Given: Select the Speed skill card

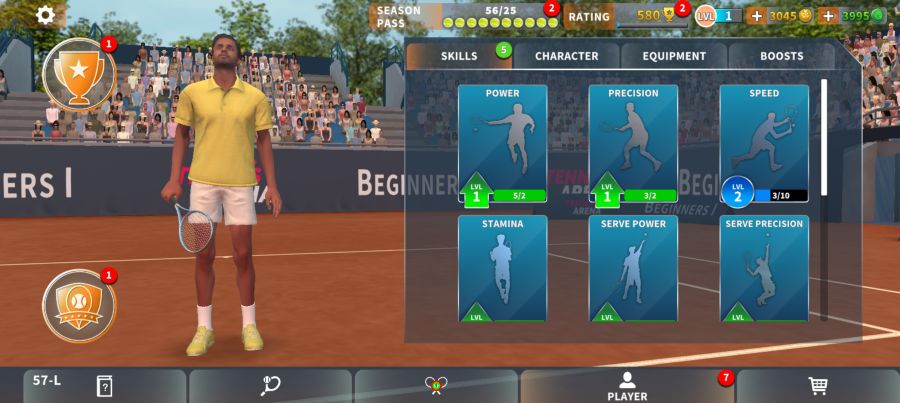Looking at the screenshot, I should click(764, 144).
